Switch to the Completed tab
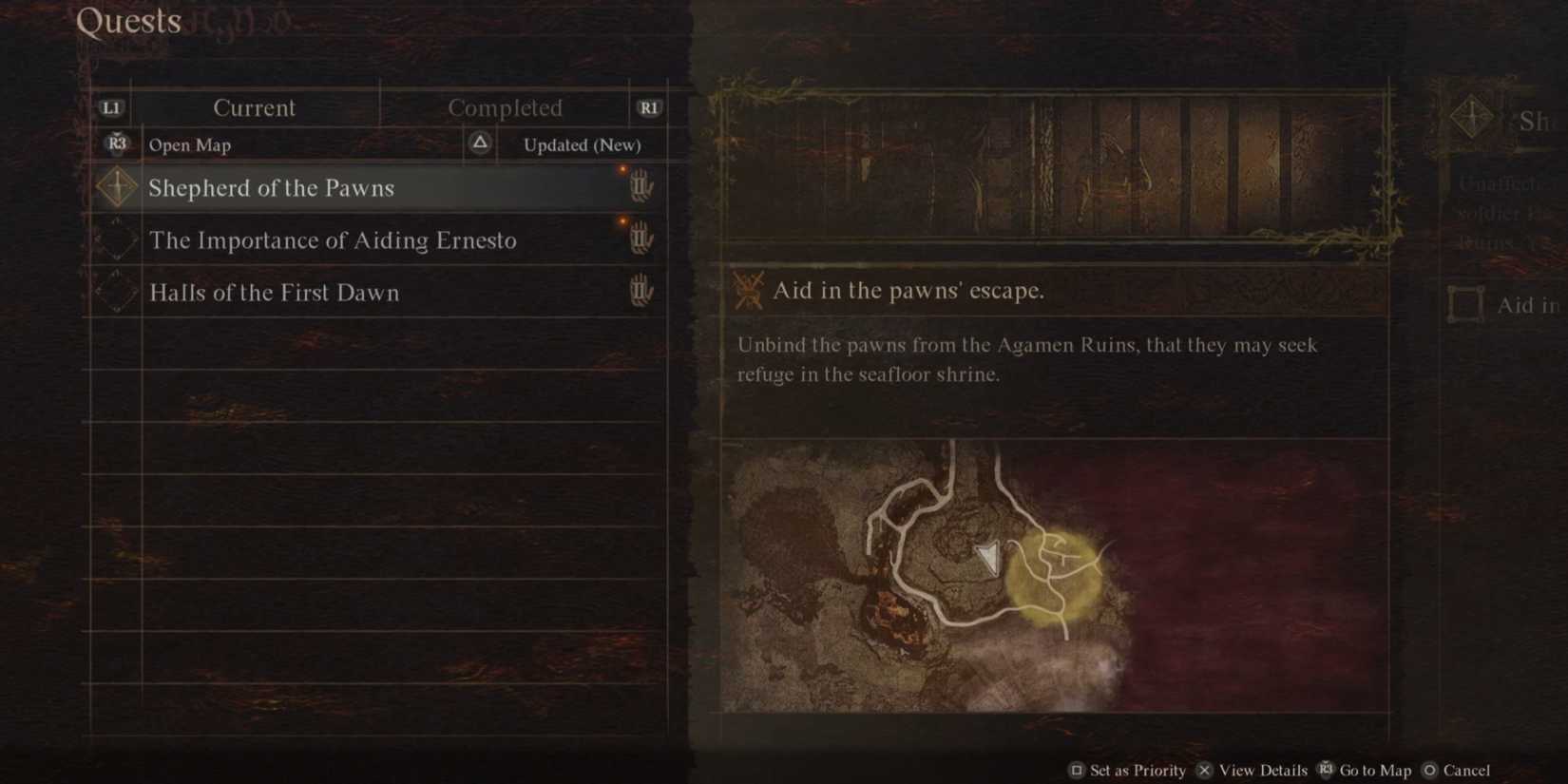The image size is (1568, 784). point(505,107)
